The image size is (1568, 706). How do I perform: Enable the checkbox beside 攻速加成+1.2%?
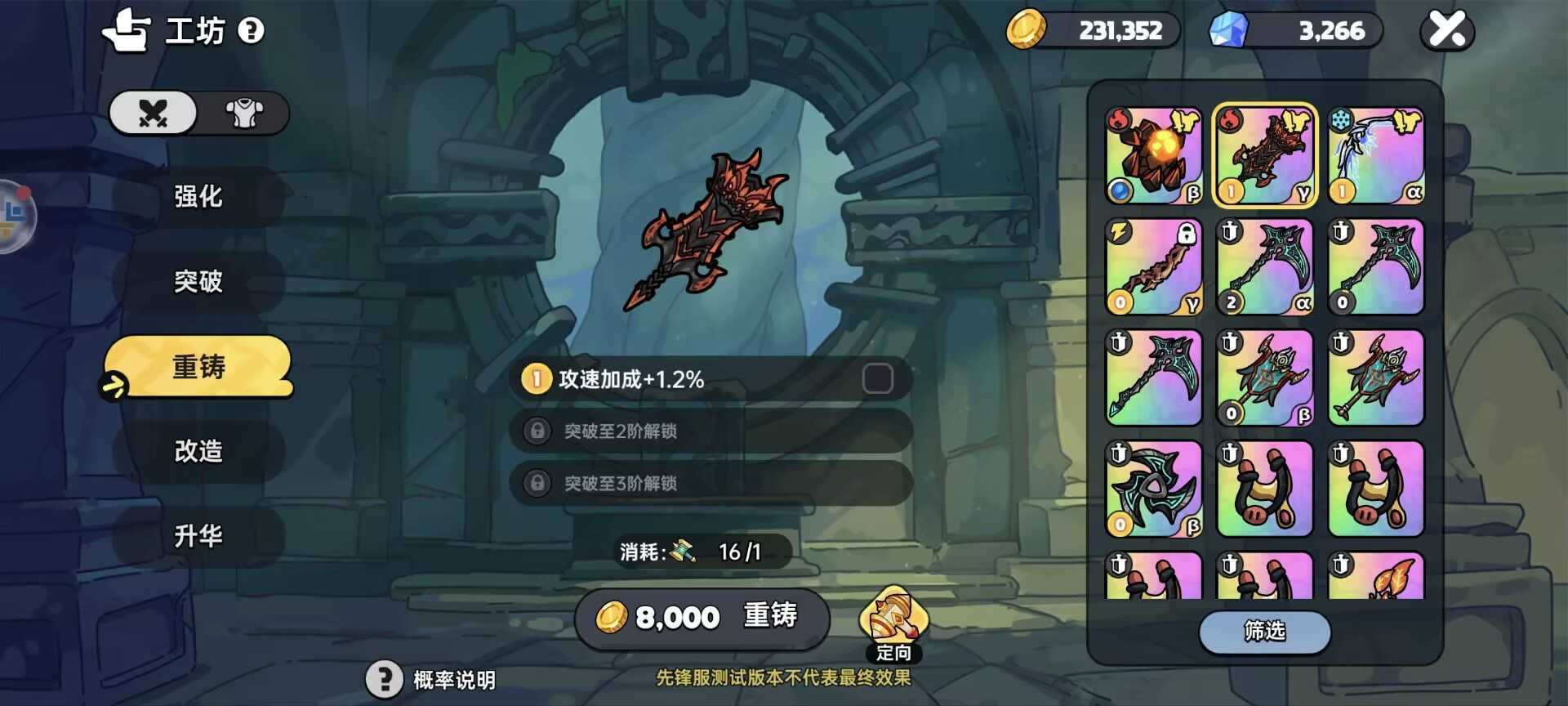[878, 378]
